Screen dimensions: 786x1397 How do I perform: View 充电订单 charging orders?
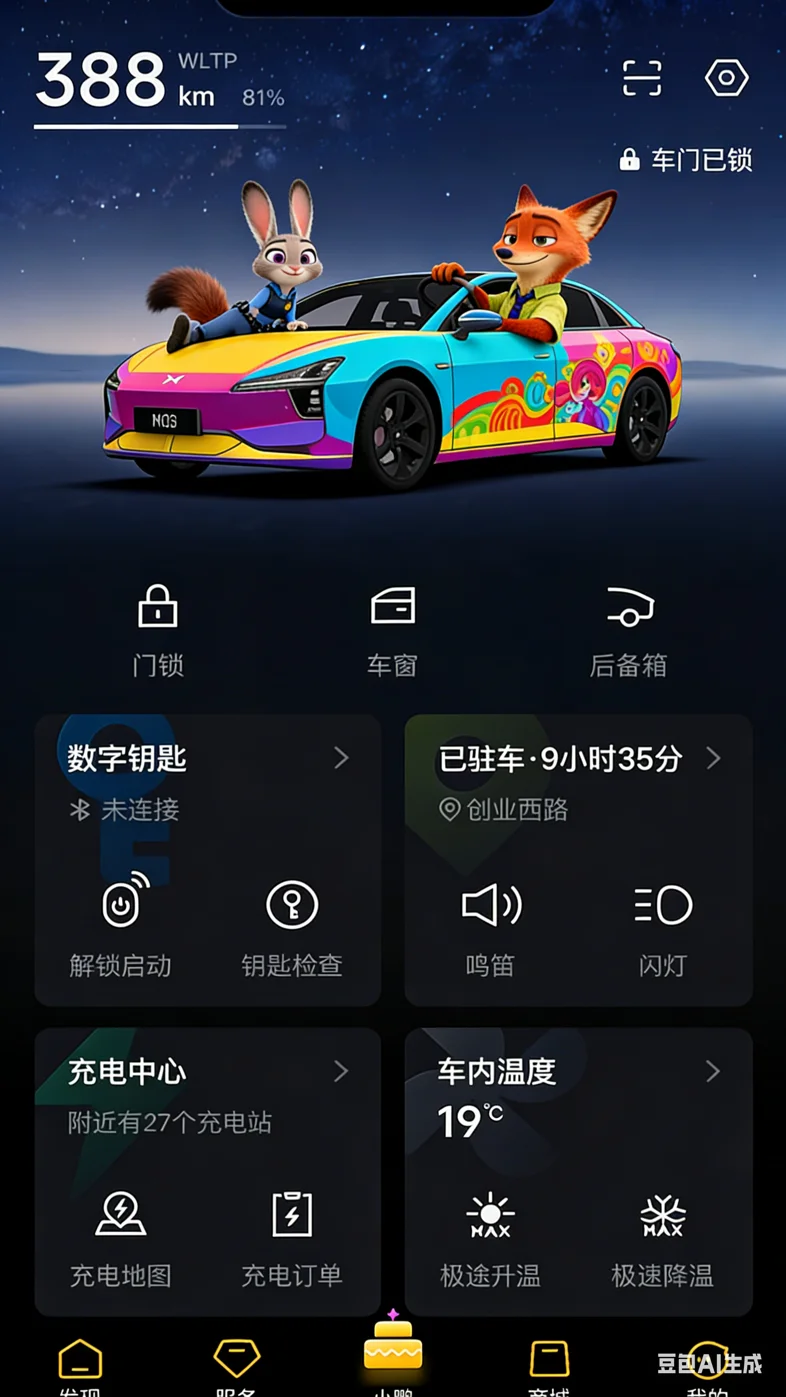[x=292, y=1236]
